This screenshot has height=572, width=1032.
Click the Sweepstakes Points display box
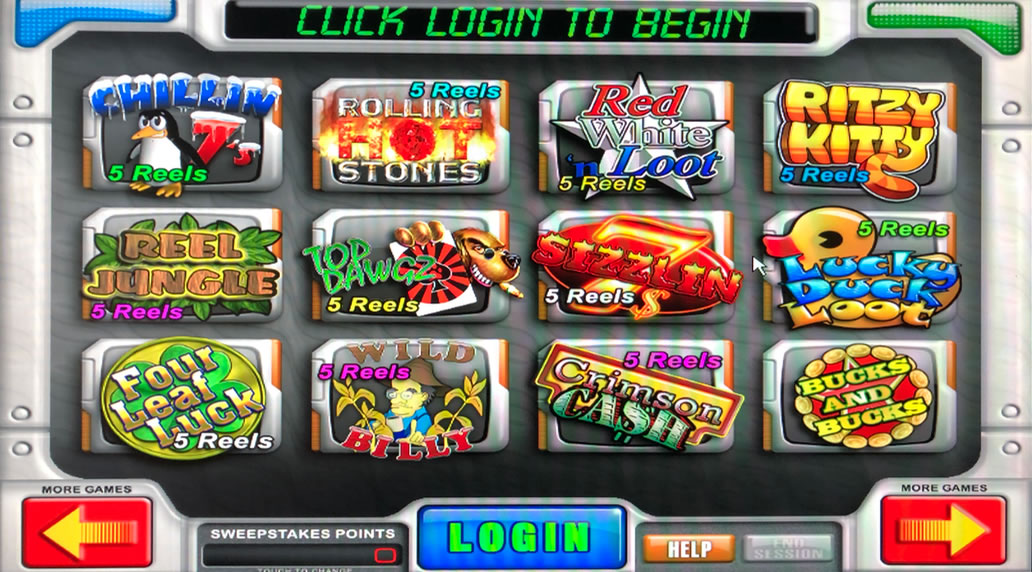click(x=301, y=554)
